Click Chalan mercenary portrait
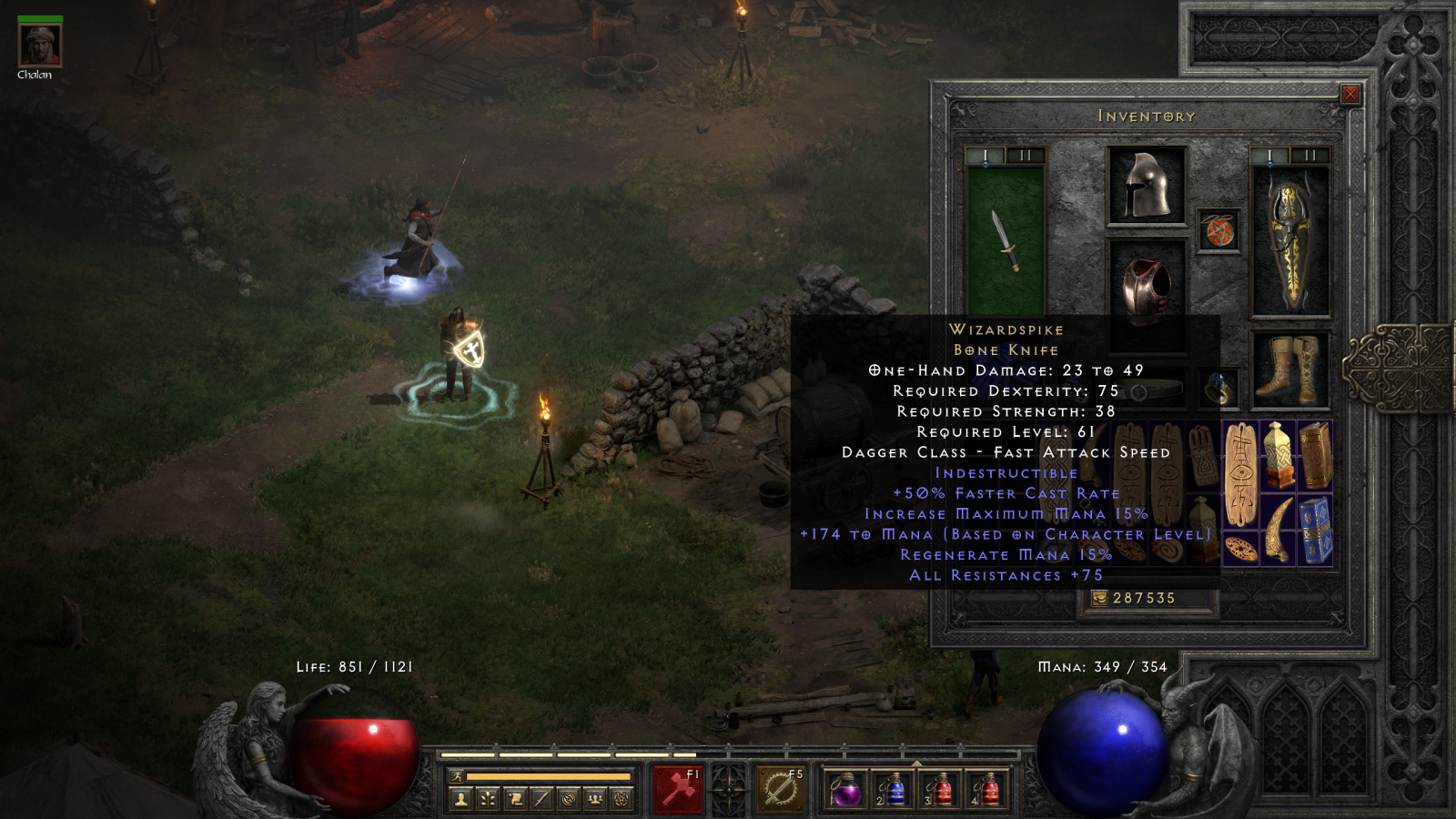 pos(40,45)
